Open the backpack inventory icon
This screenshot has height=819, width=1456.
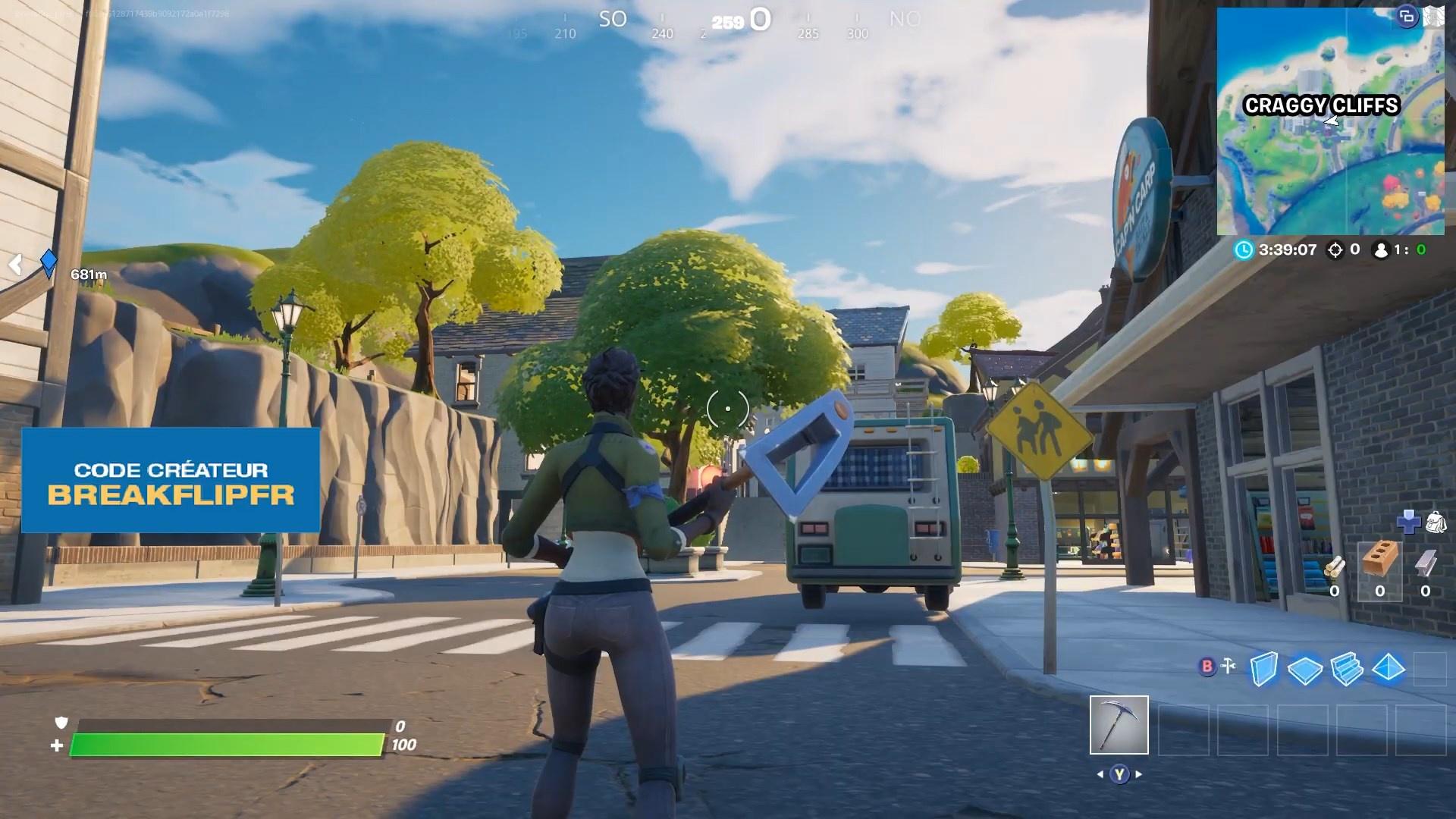point(1436,522)
